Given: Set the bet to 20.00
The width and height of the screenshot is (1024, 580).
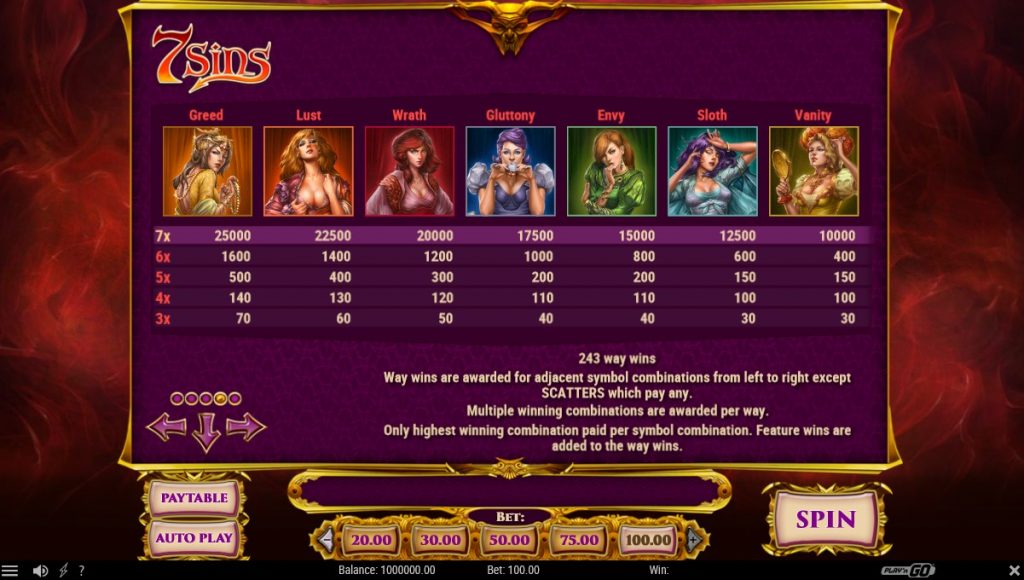Looking at the screenshot, I should [371, 540].
